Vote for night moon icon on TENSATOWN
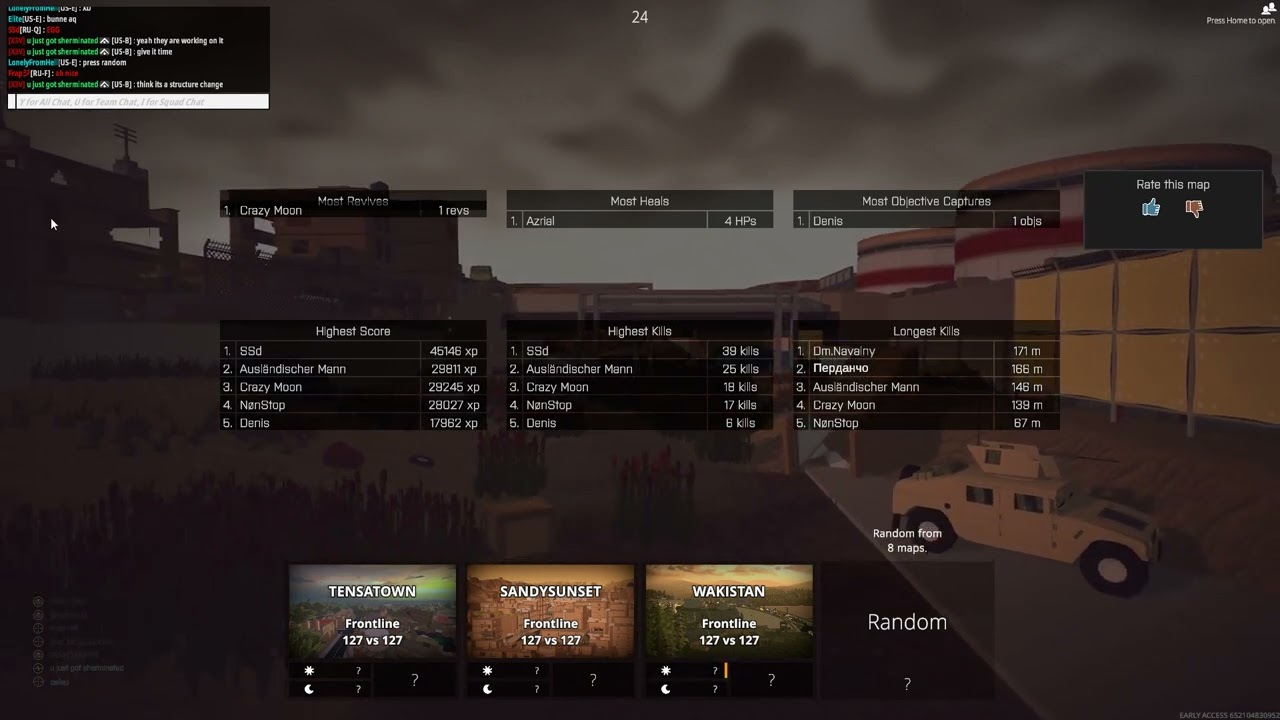1280x720 pixels. coord(309,688)
